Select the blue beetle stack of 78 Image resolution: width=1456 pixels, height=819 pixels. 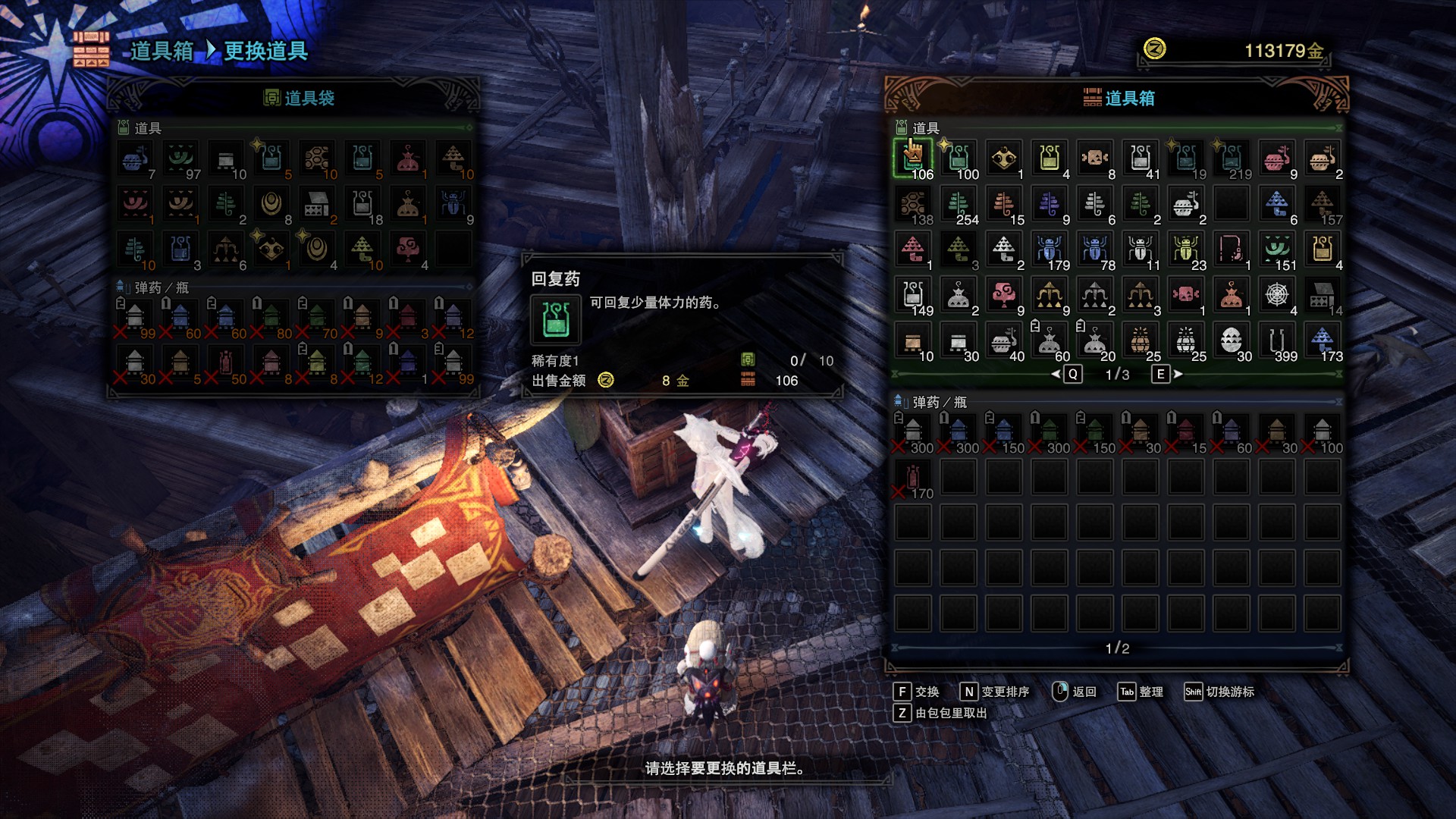[1095, 250]
